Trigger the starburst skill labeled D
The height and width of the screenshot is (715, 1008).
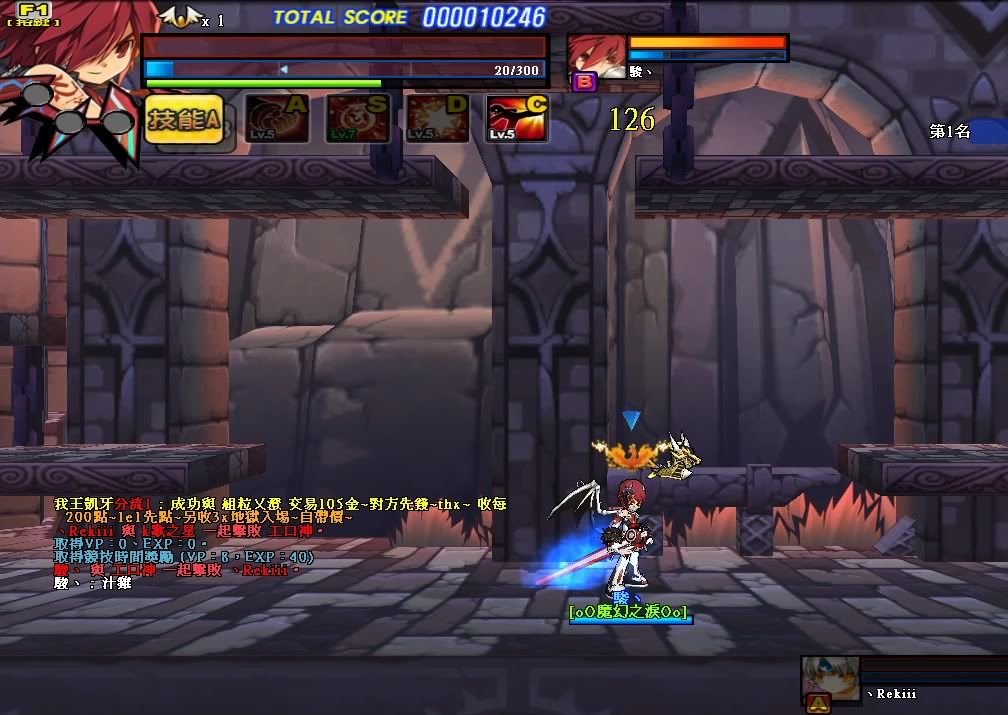[x=437, y=119]
